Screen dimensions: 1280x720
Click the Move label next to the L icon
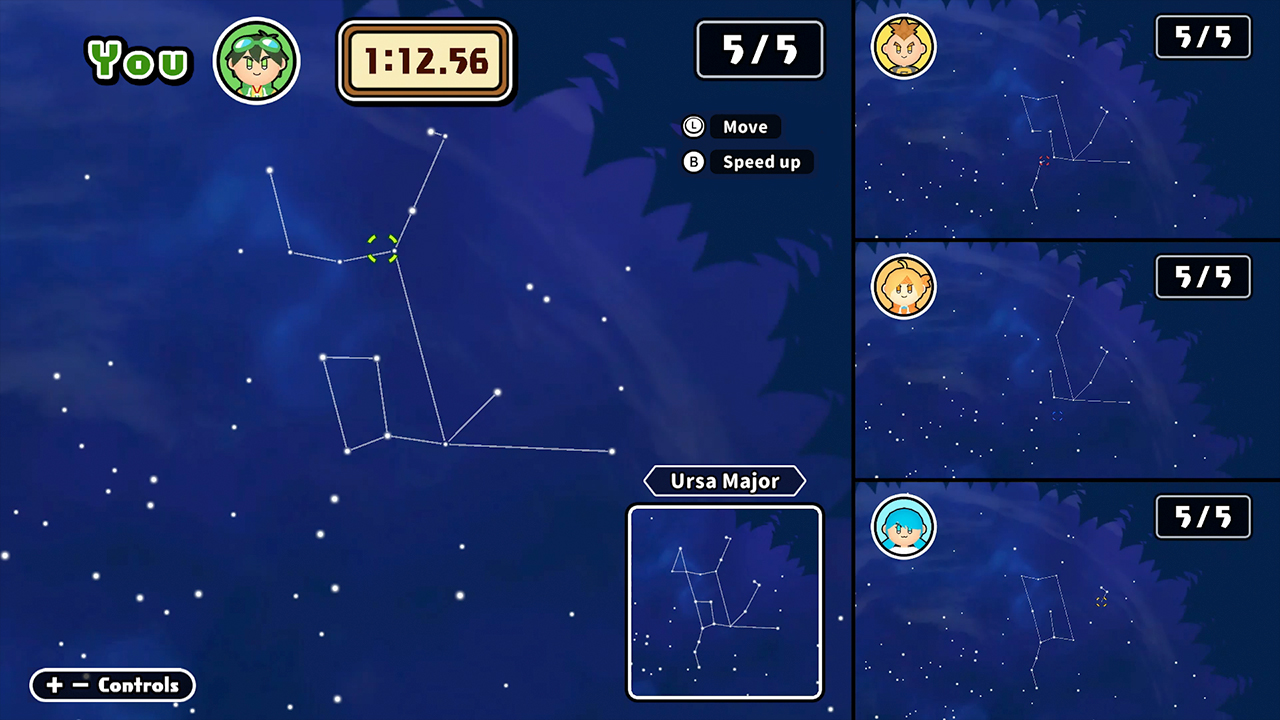746,126
